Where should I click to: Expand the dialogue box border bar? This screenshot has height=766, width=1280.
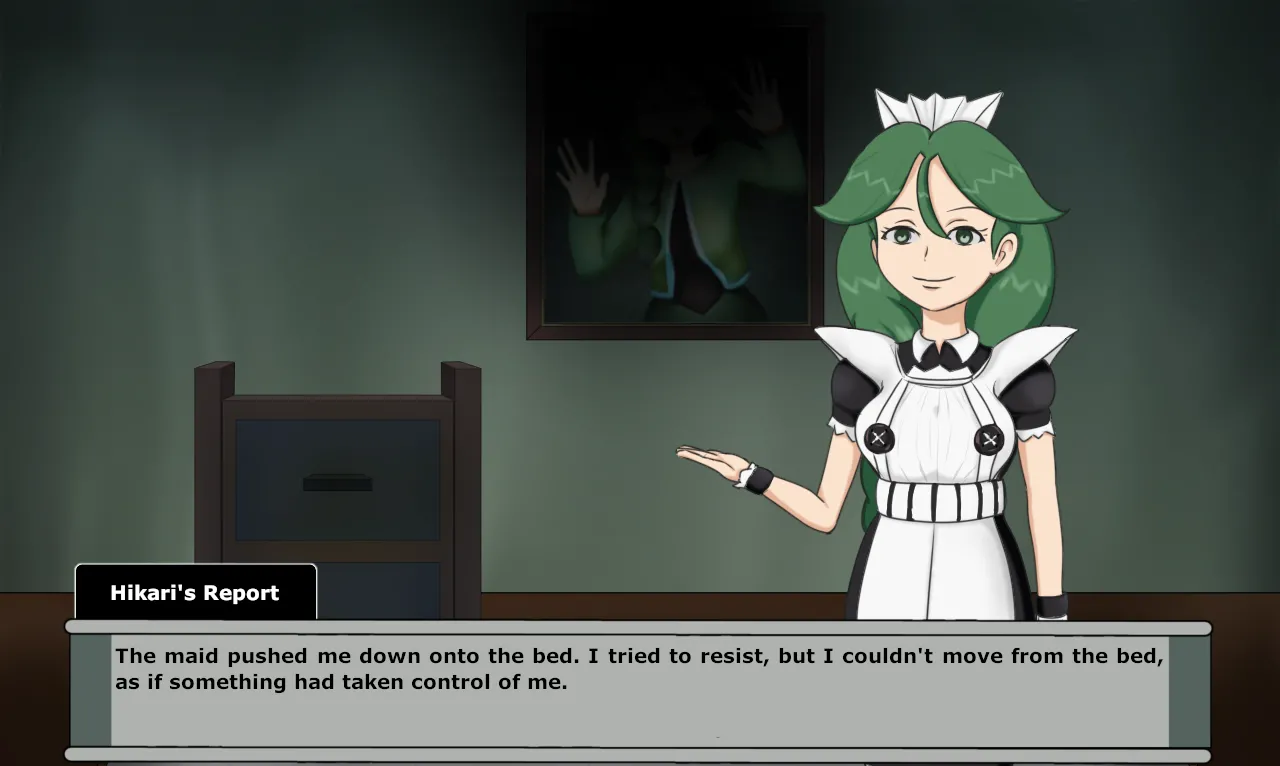pos(640,628)
